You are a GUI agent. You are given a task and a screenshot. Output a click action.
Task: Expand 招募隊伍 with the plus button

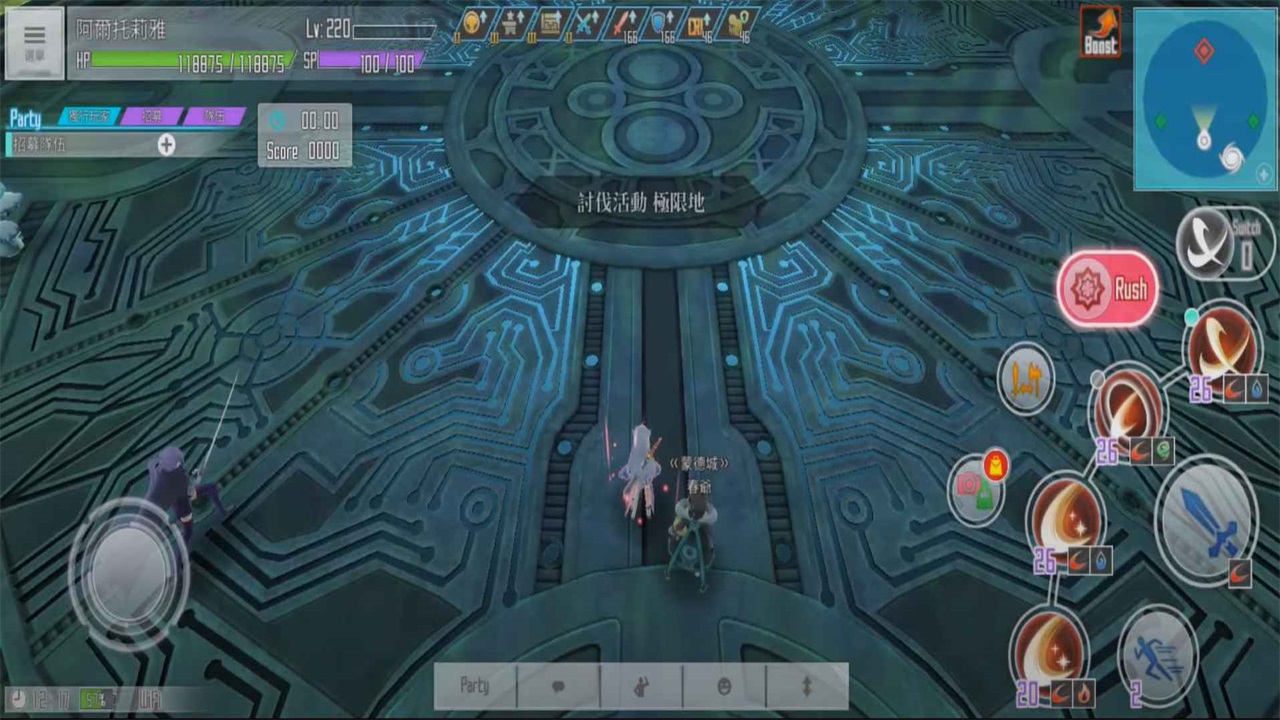point(166,145)
